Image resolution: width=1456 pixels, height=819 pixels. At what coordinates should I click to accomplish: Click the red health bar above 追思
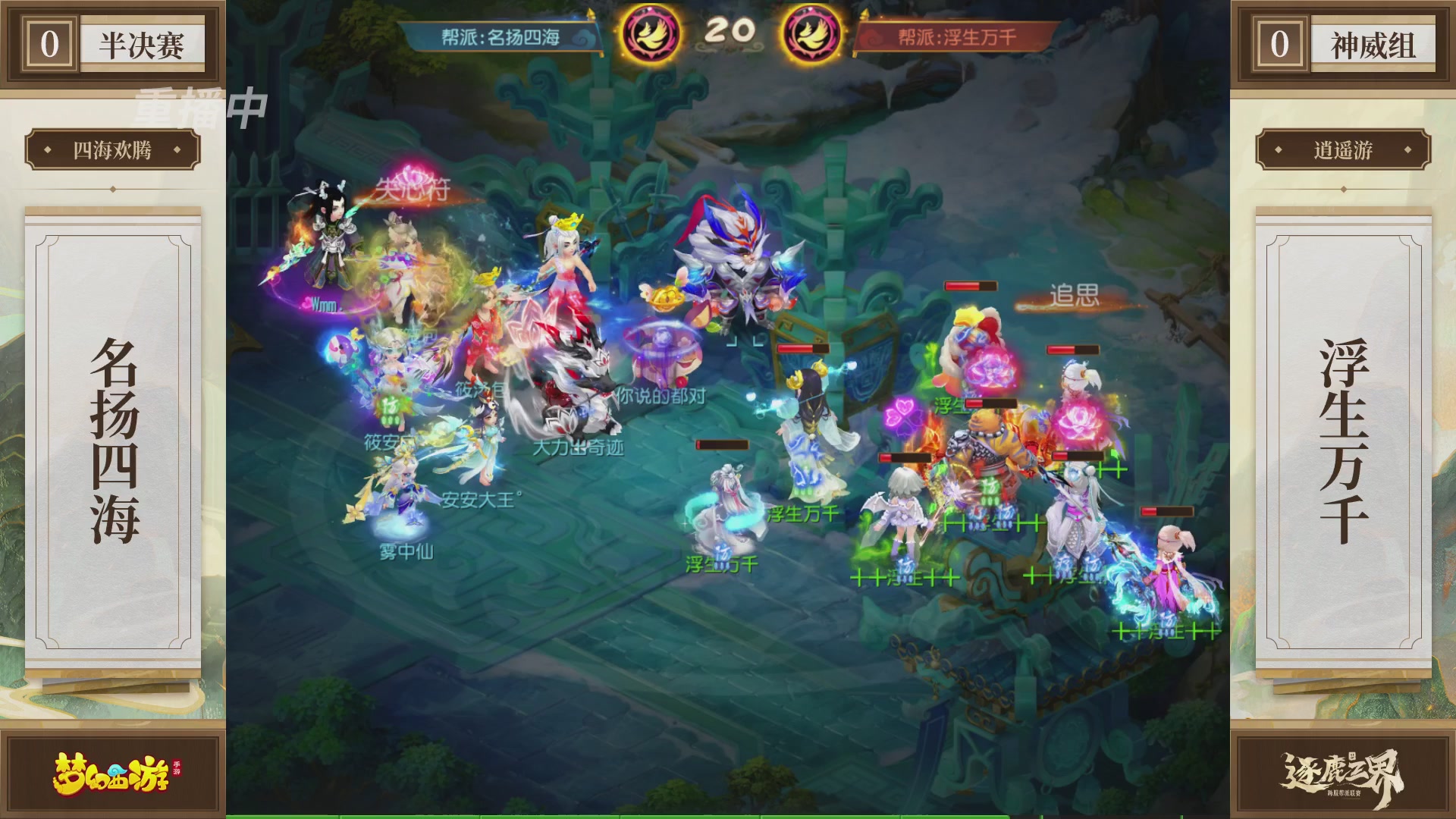tap(973, 287)
